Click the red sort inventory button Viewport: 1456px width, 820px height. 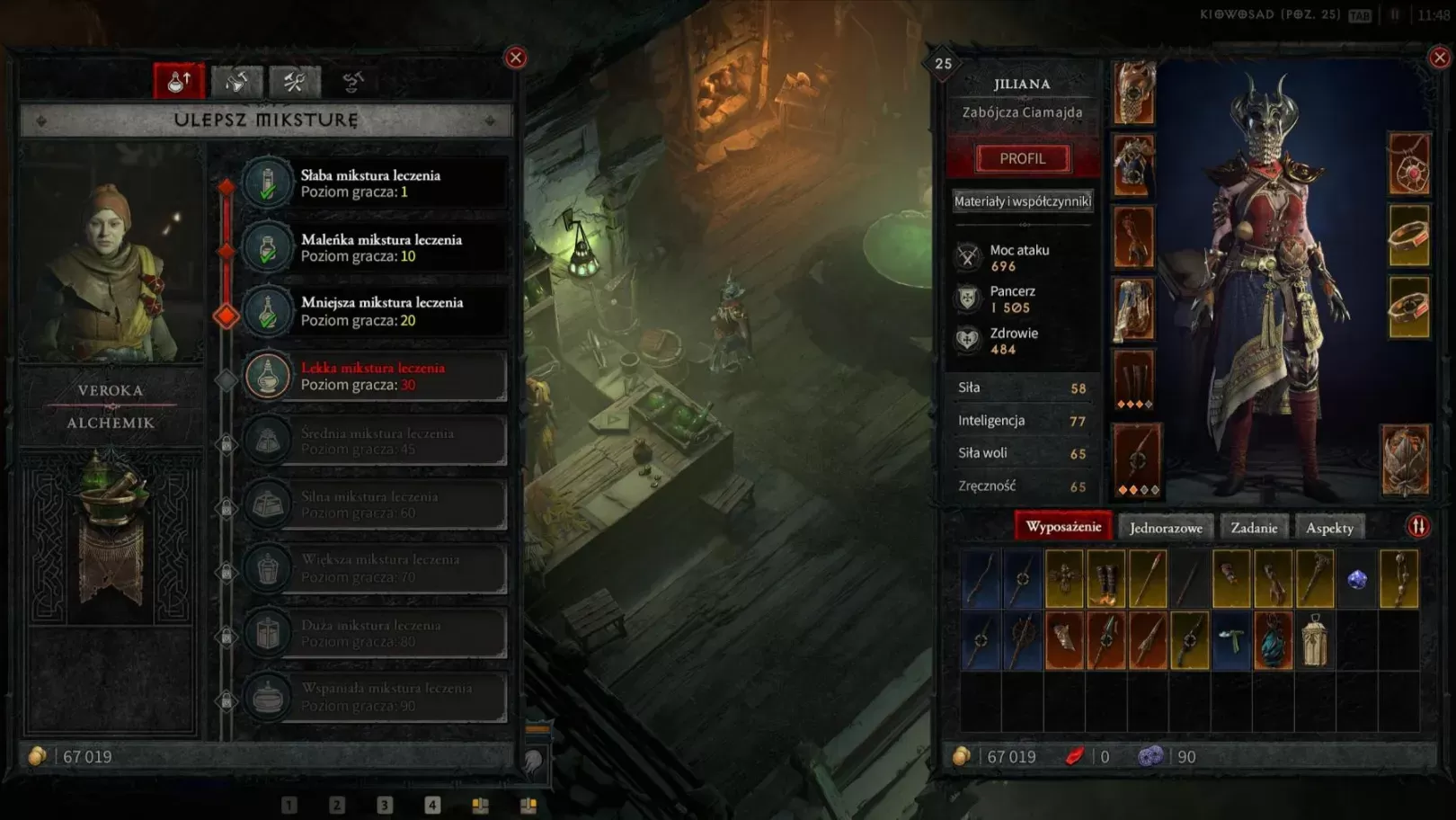click(1417, 527)
